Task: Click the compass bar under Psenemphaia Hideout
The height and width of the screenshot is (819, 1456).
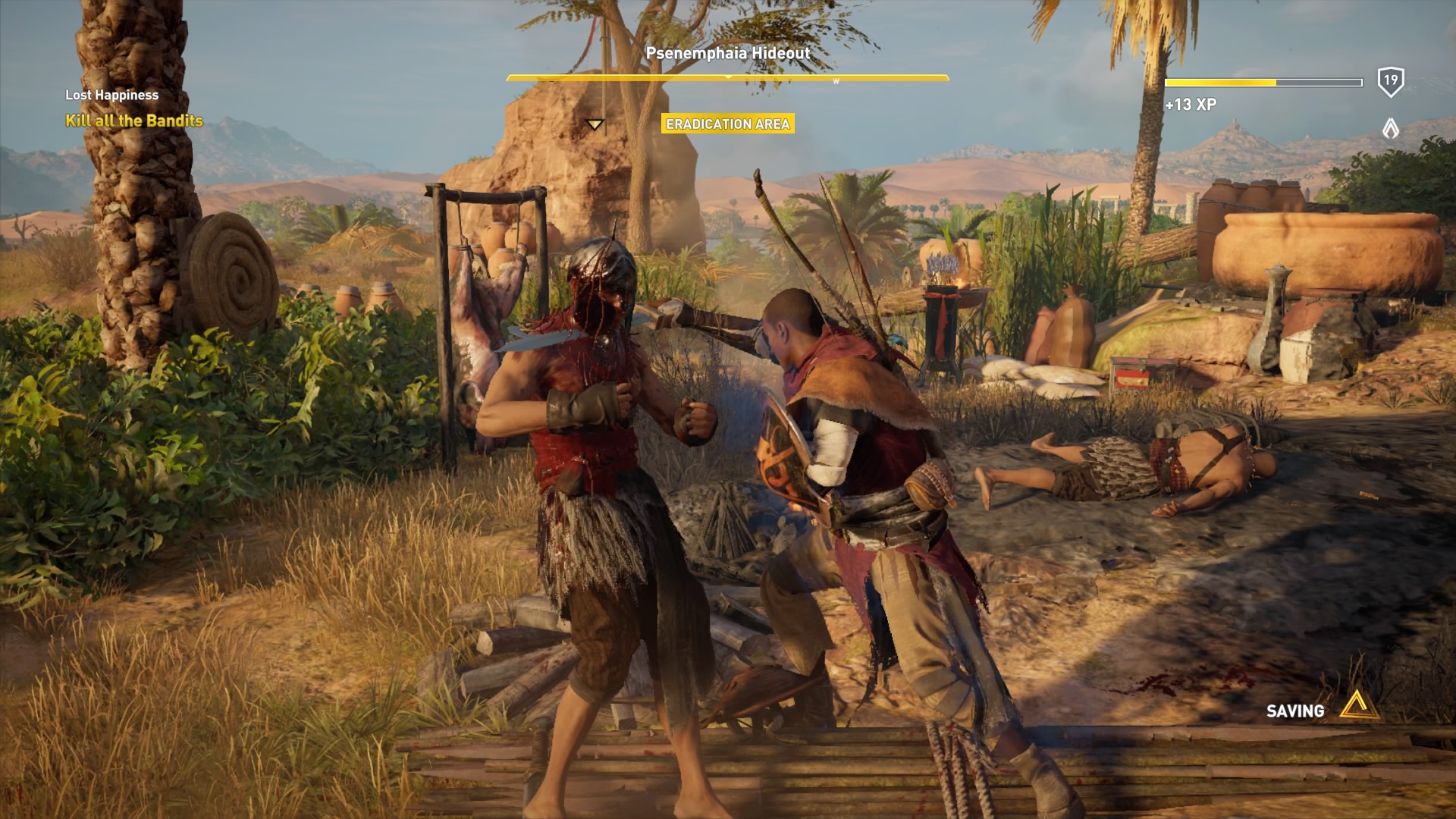Action: [727, 77]
